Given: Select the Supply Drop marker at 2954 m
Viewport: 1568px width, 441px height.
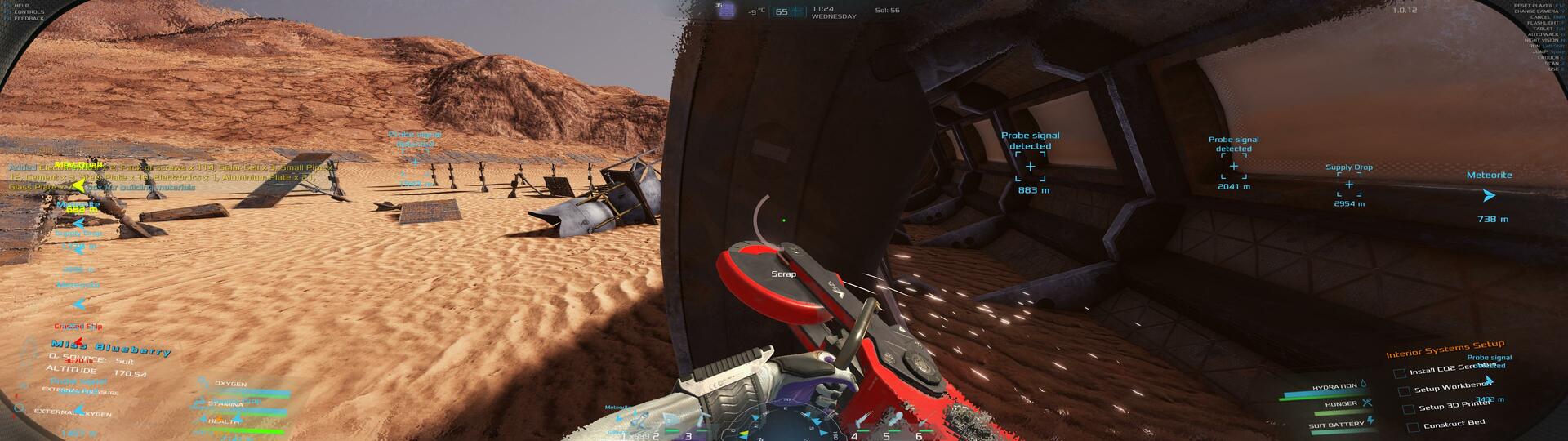Looking at the screenshot, I should pos(1349,185).
